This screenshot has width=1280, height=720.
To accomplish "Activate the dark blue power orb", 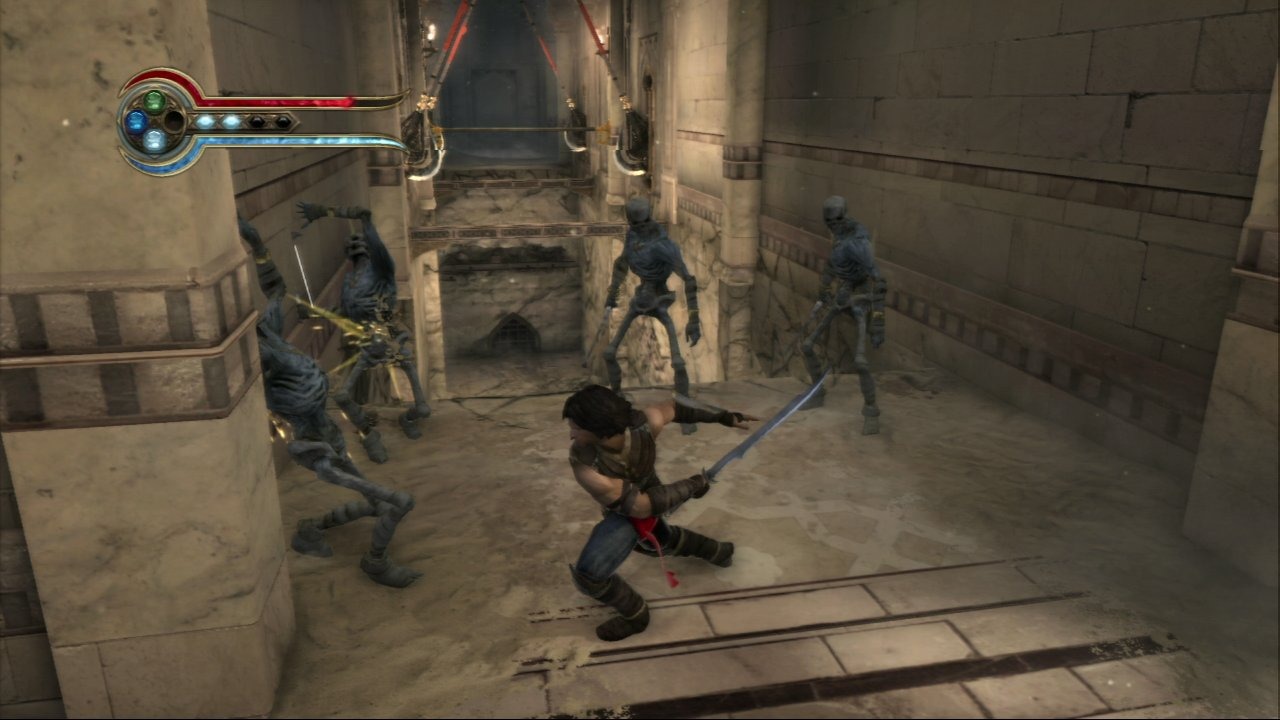I will [x=135, y=122].
